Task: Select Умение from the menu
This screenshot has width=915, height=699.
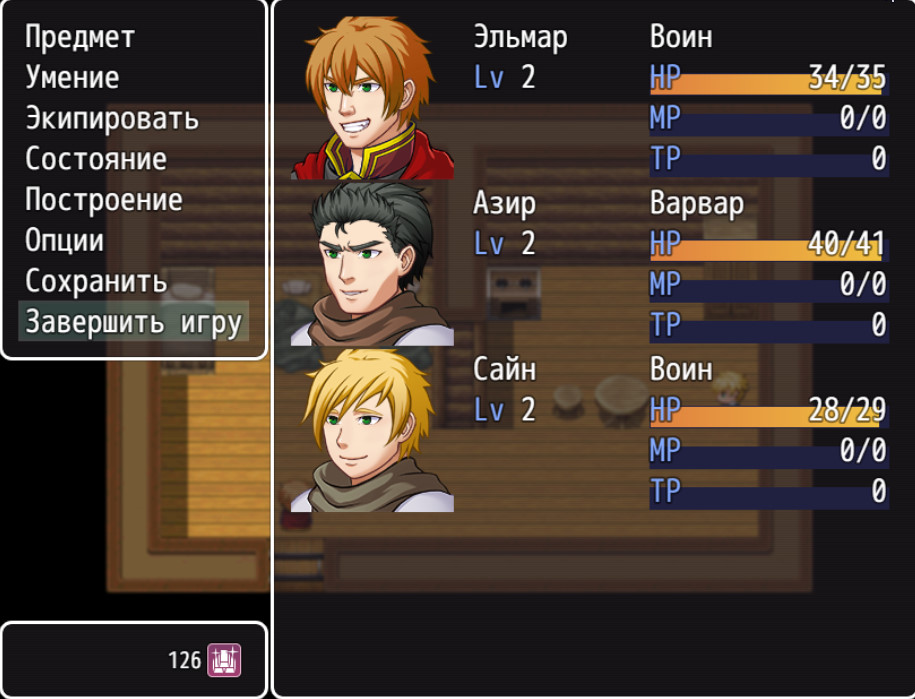Action: coord(72,78)
